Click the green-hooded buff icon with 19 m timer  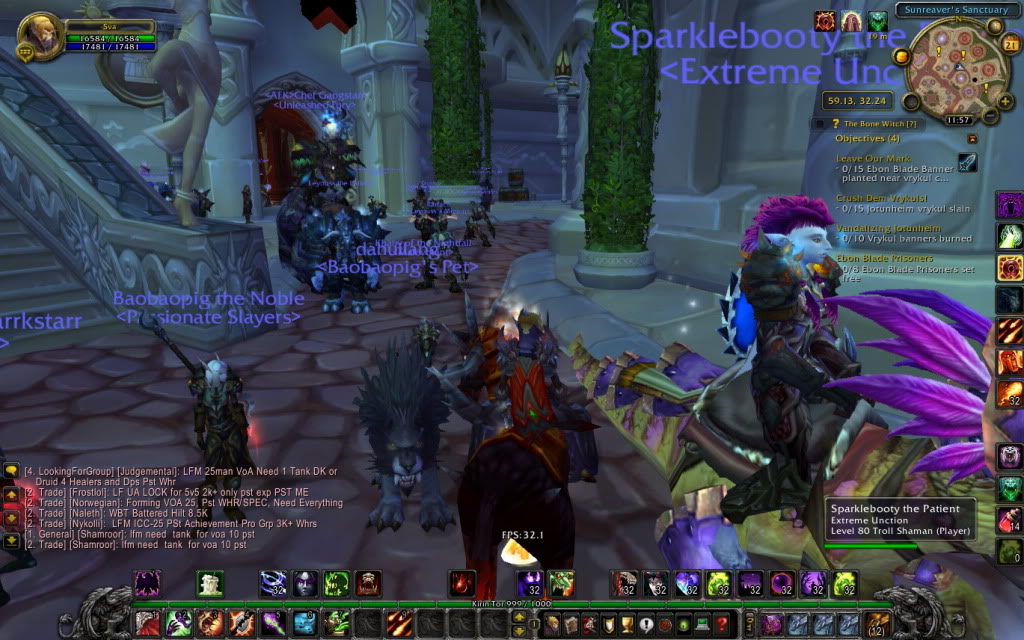(877, 23)
